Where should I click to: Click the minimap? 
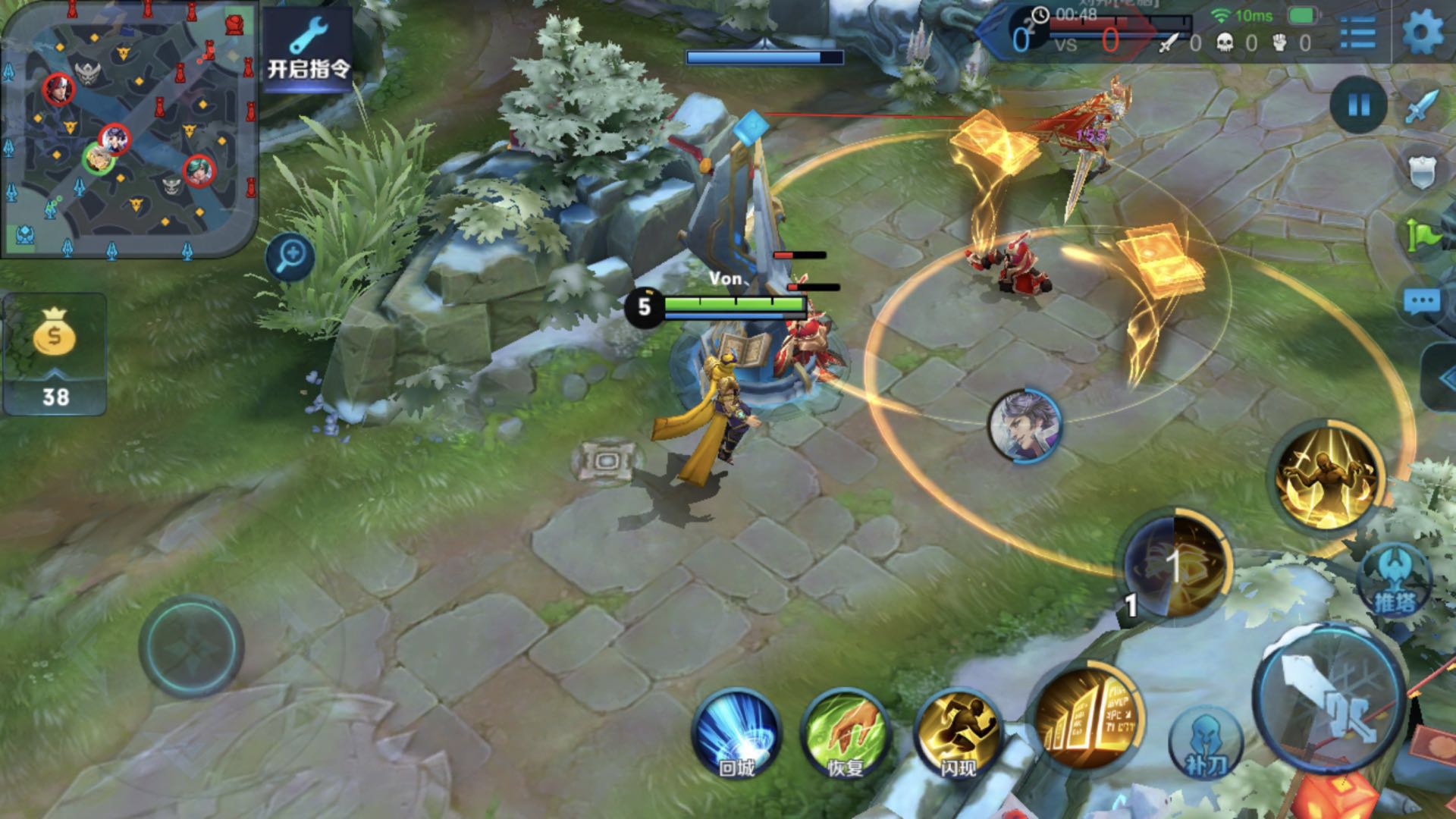click(x=129, y=129)
